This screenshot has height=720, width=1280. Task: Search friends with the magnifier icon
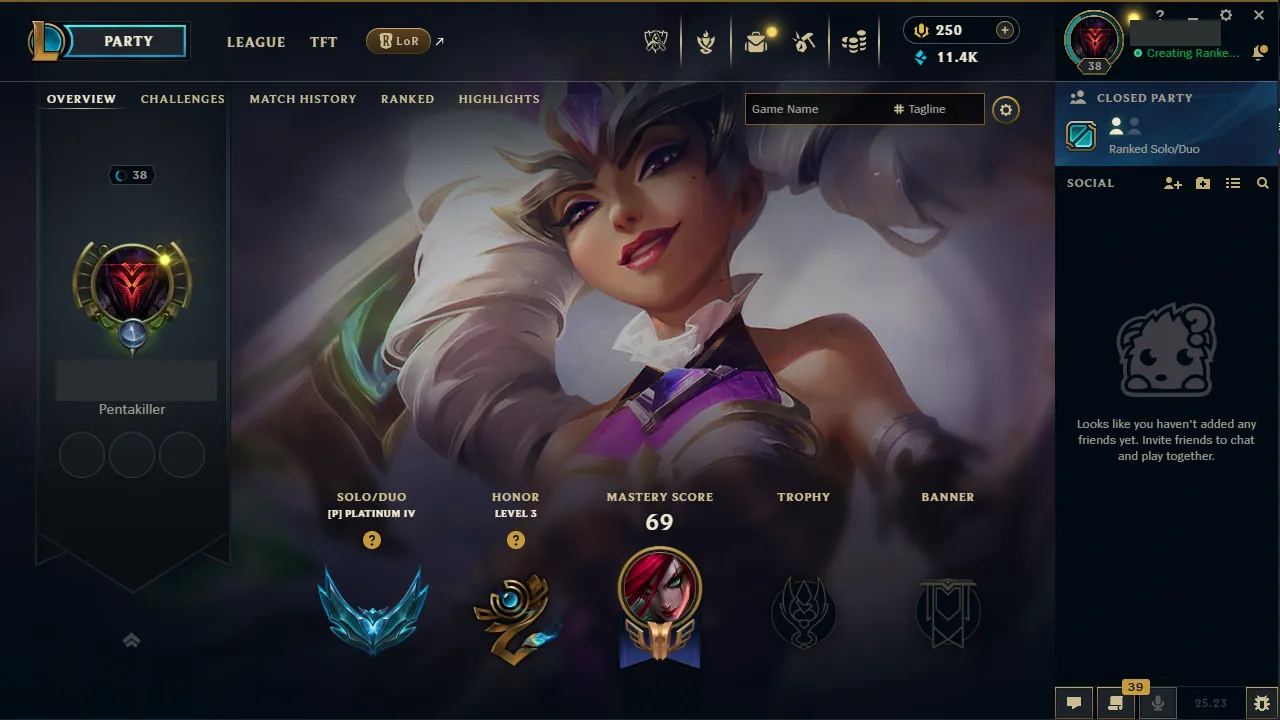pyautogui.click(x=1262, y=183)
